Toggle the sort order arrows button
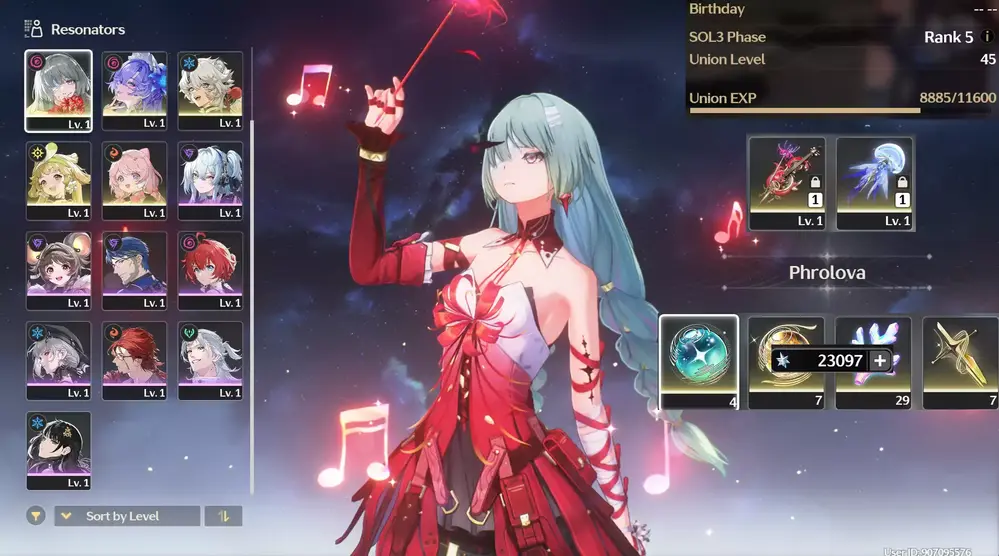 pos(223,516)
